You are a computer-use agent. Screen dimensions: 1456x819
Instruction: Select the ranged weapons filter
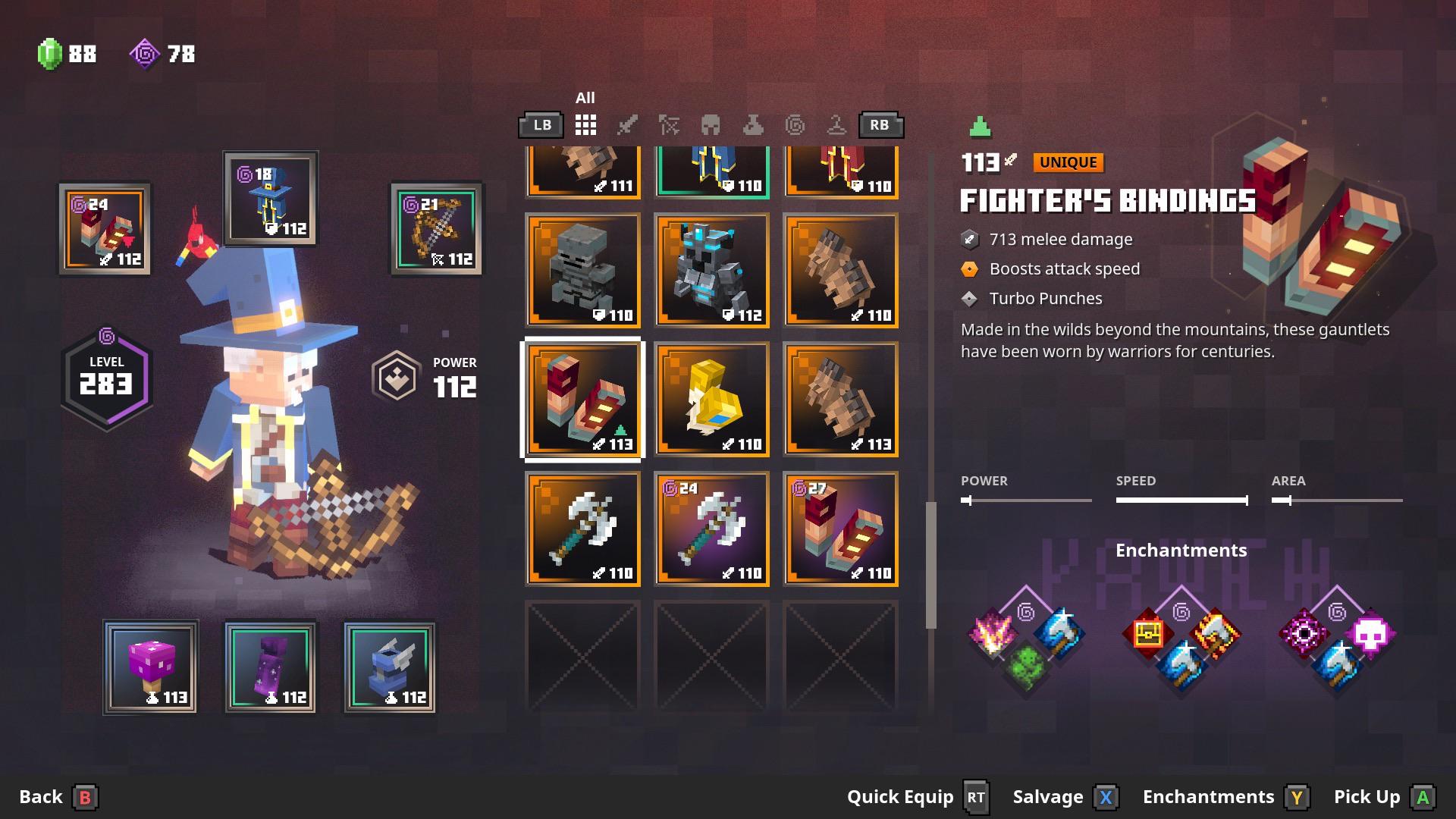point(670,125)
